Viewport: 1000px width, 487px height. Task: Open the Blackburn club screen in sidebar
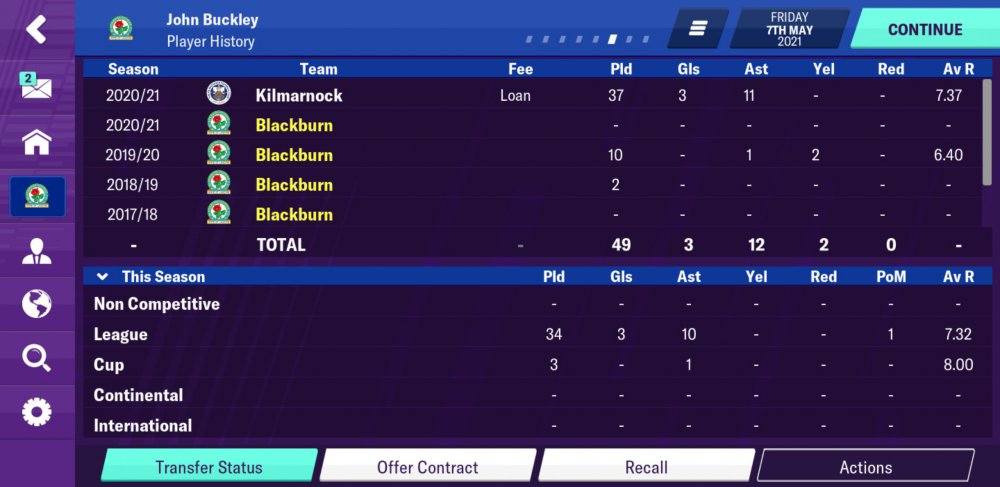coord(37,196)
